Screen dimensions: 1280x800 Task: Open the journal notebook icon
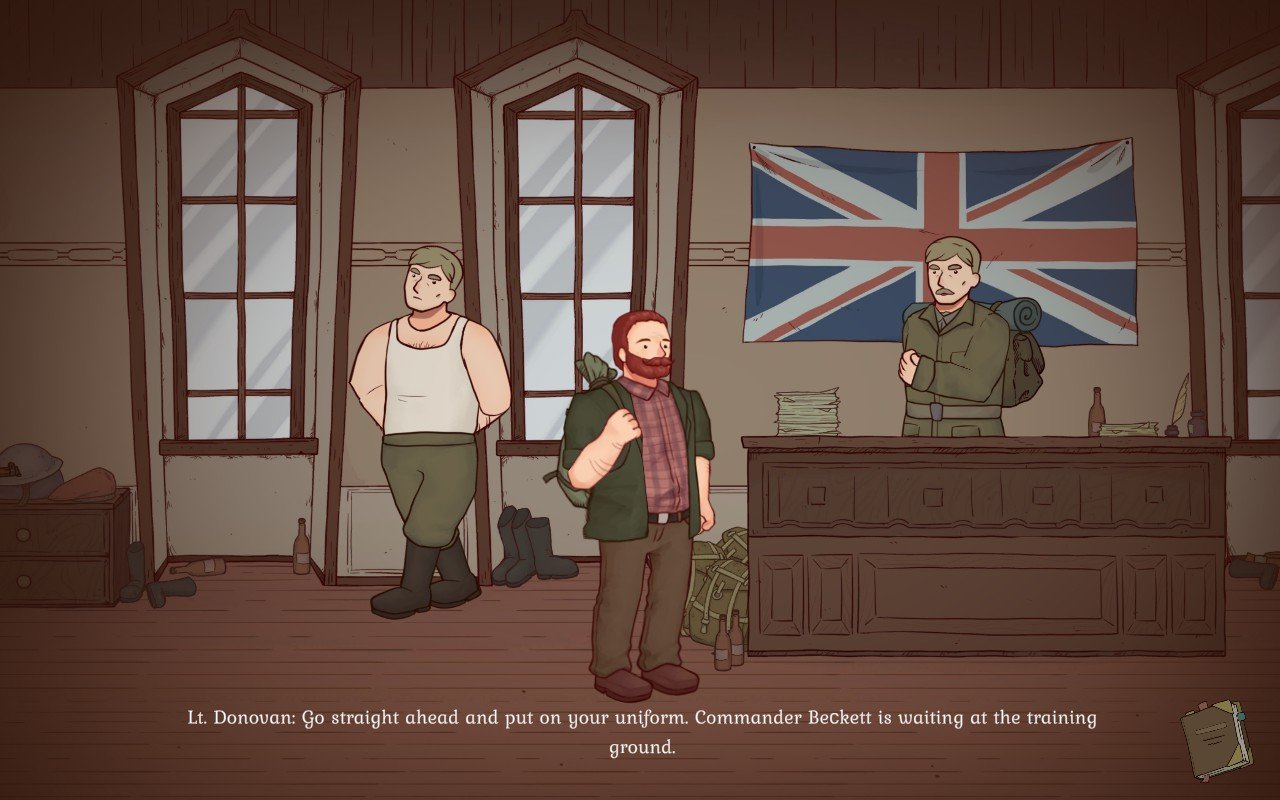(x=1214, y=739)
